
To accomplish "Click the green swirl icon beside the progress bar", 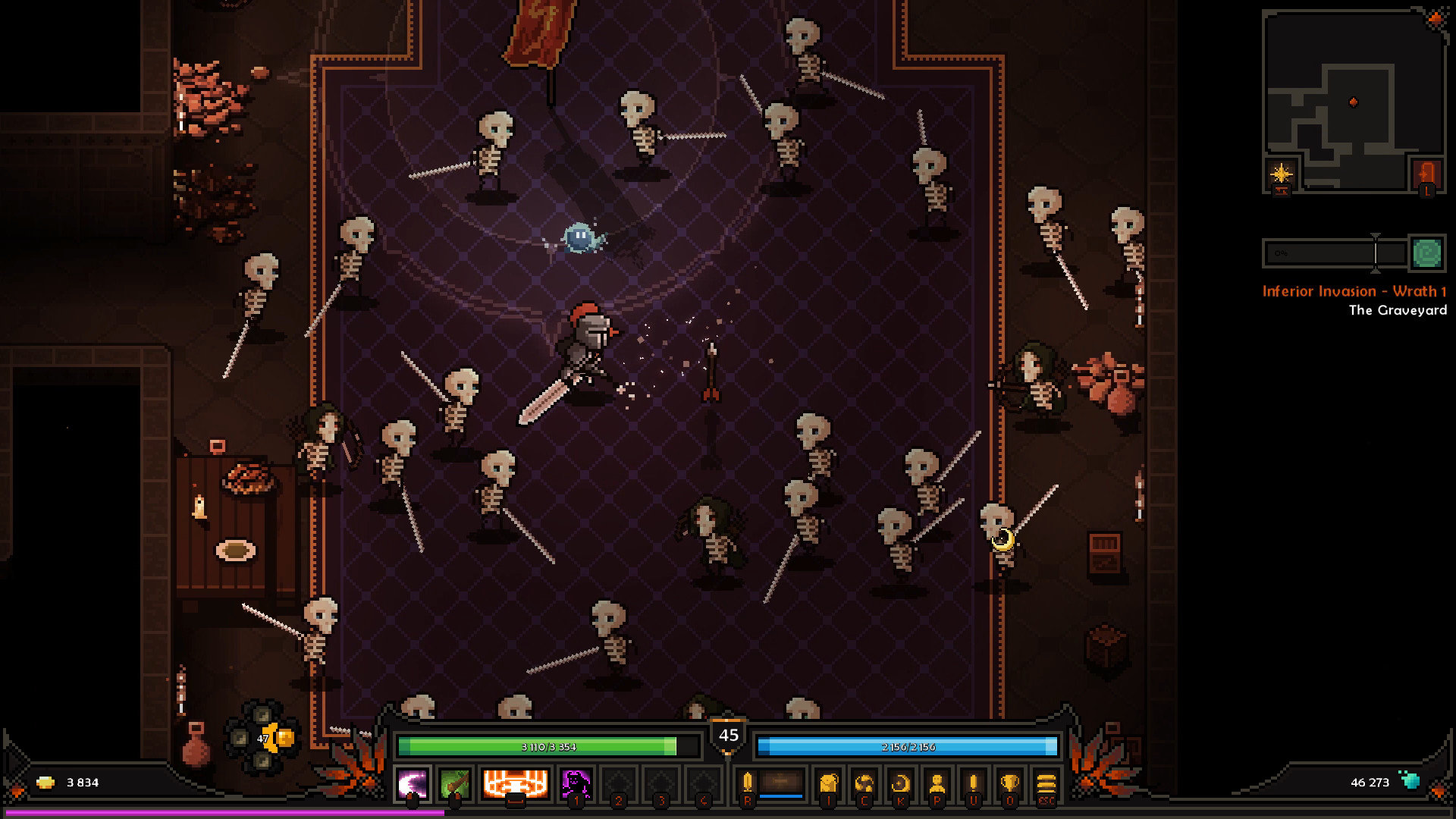I will [x=1427, y=253].
